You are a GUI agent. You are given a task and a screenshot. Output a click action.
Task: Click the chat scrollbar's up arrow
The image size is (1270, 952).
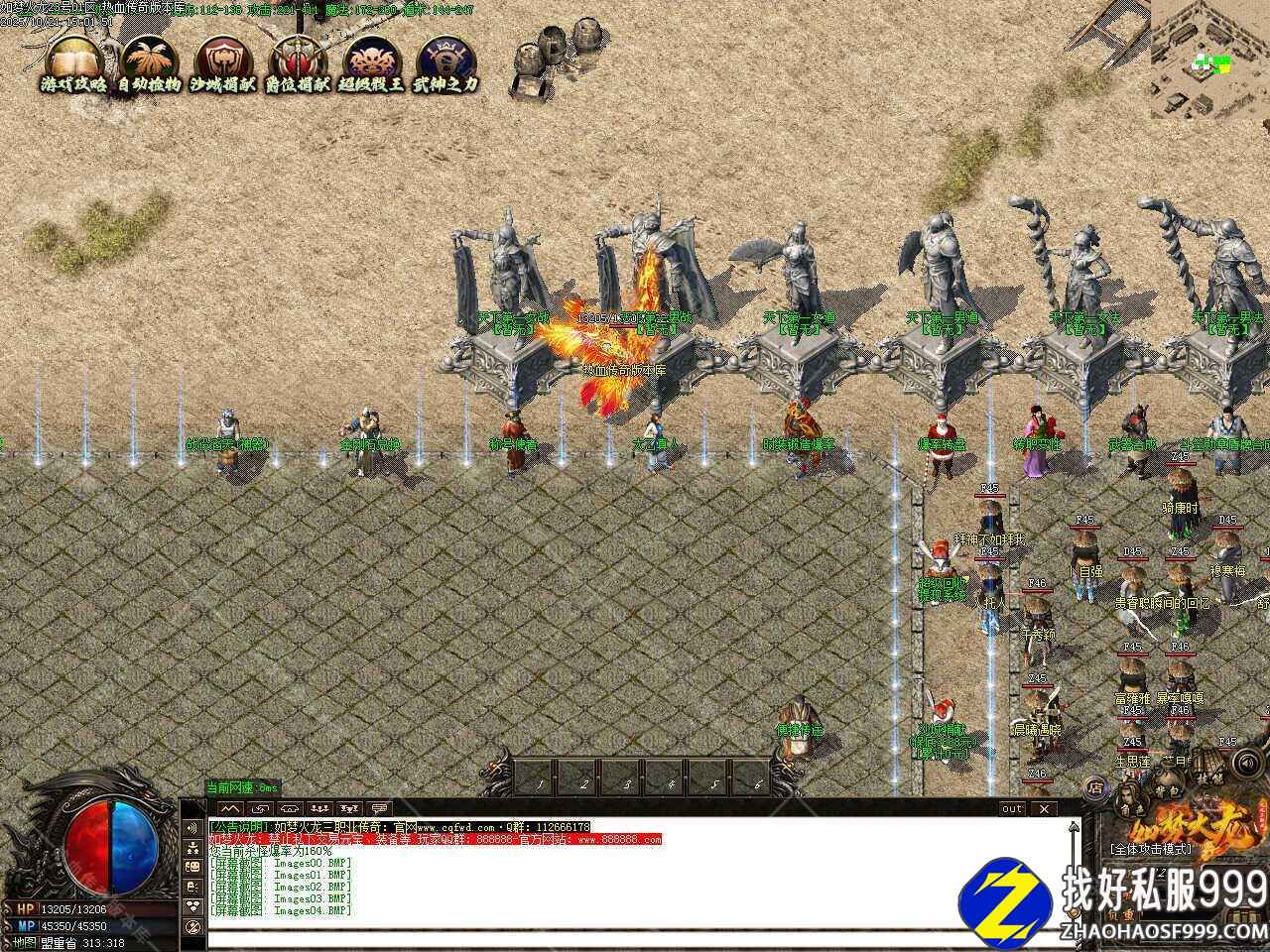pos(1072,827)
